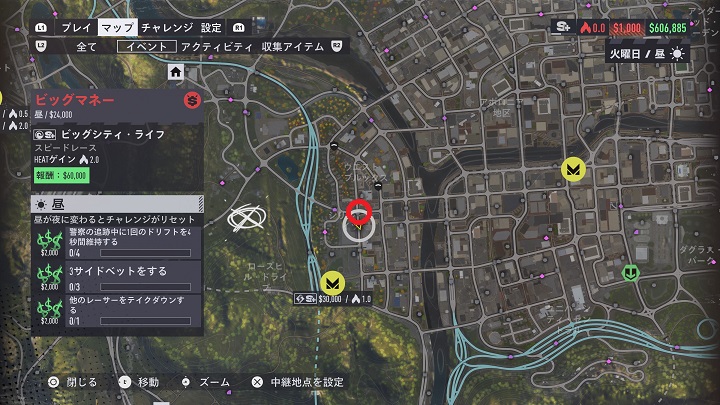Choose the イベント map filter
The image size is (720, 405).
pyautogui.click(x=147, y=47)
